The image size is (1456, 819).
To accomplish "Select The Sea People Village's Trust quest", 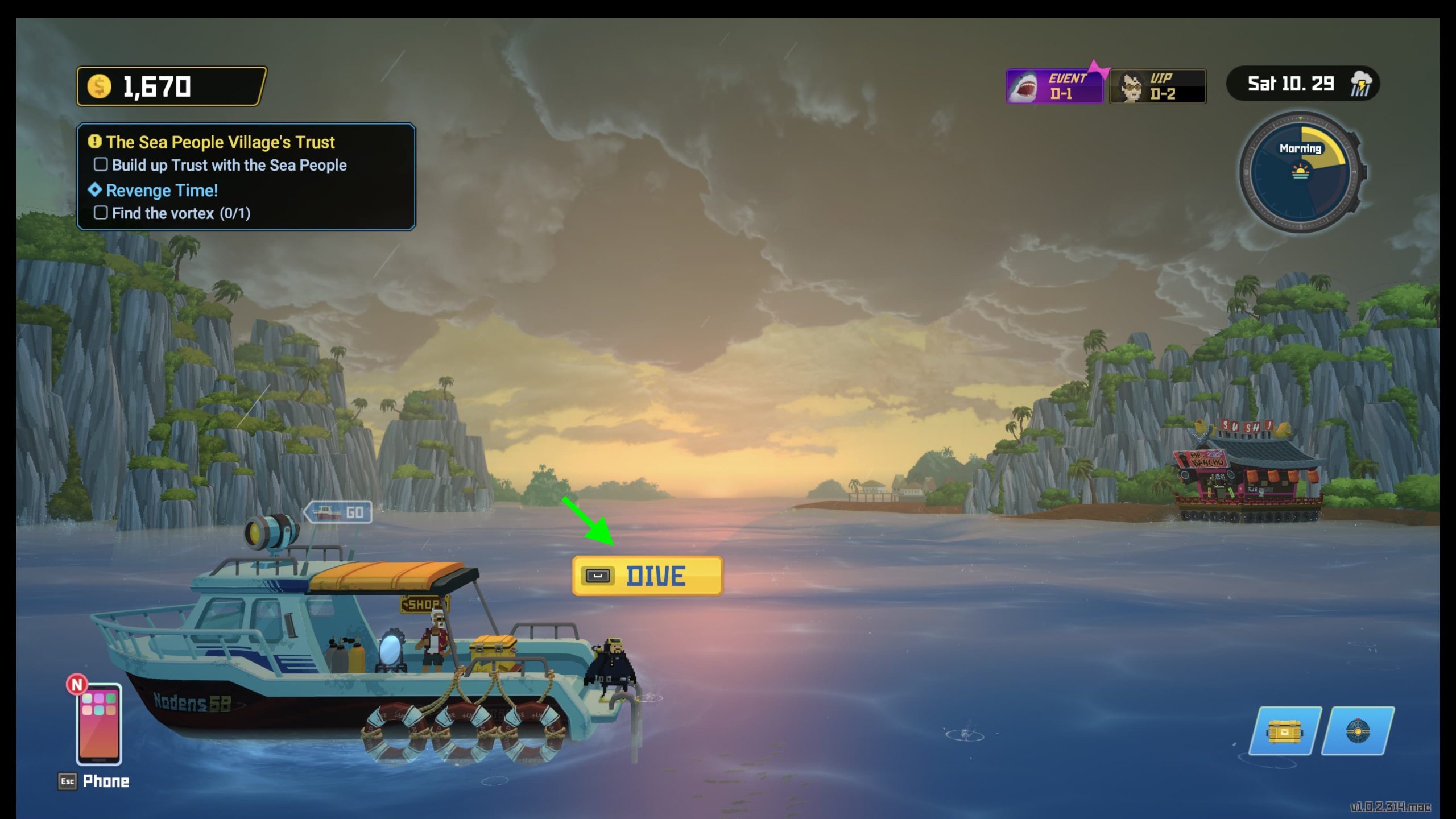I will point(220,142).
